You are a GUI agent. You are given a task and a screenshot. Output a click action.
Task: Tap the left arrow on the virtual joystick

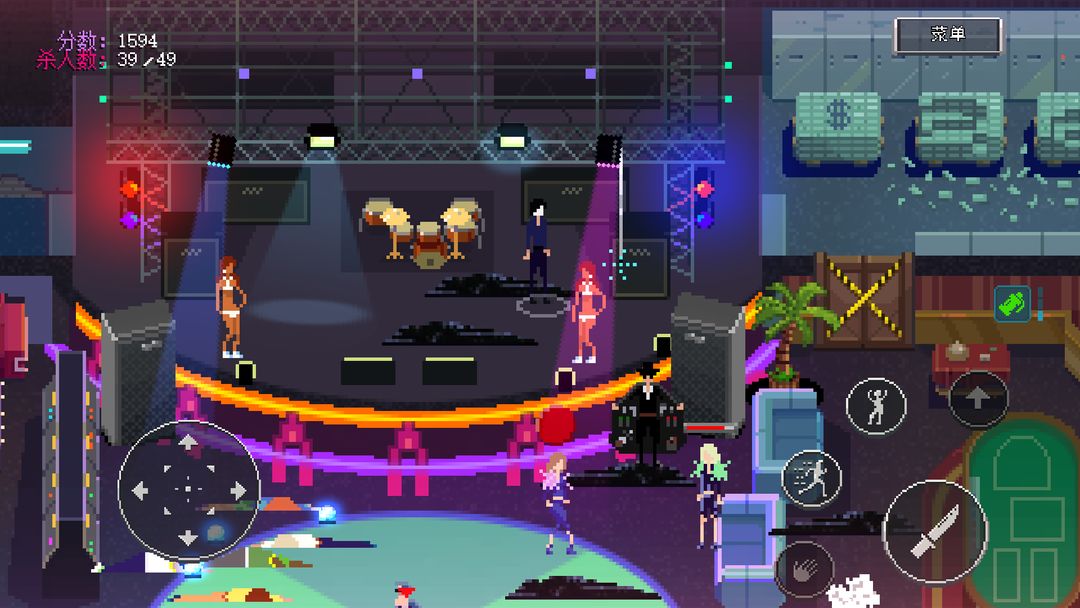(x=140, y=490)
